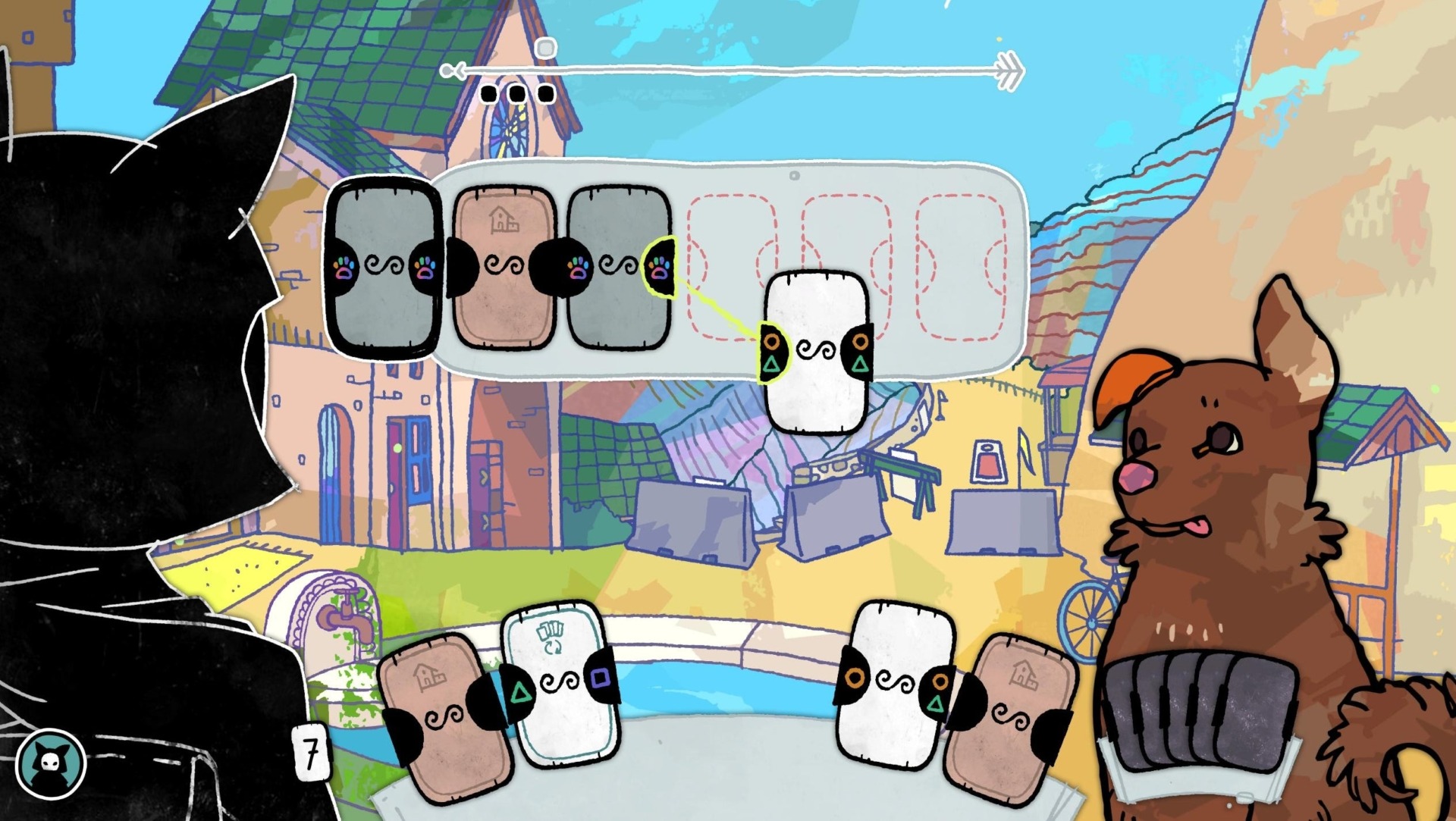Select the green triangle socket on the white hand card

(x=520, y=691)
